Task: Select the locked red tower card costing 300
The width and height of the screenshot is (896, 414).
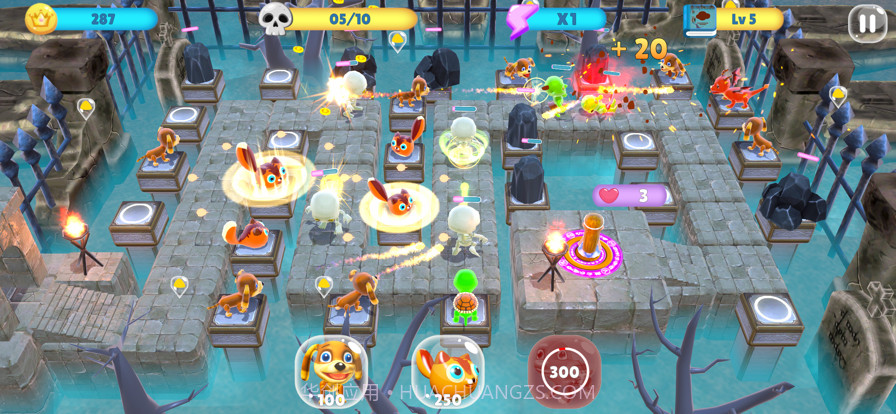Action: tap(564, 370)
